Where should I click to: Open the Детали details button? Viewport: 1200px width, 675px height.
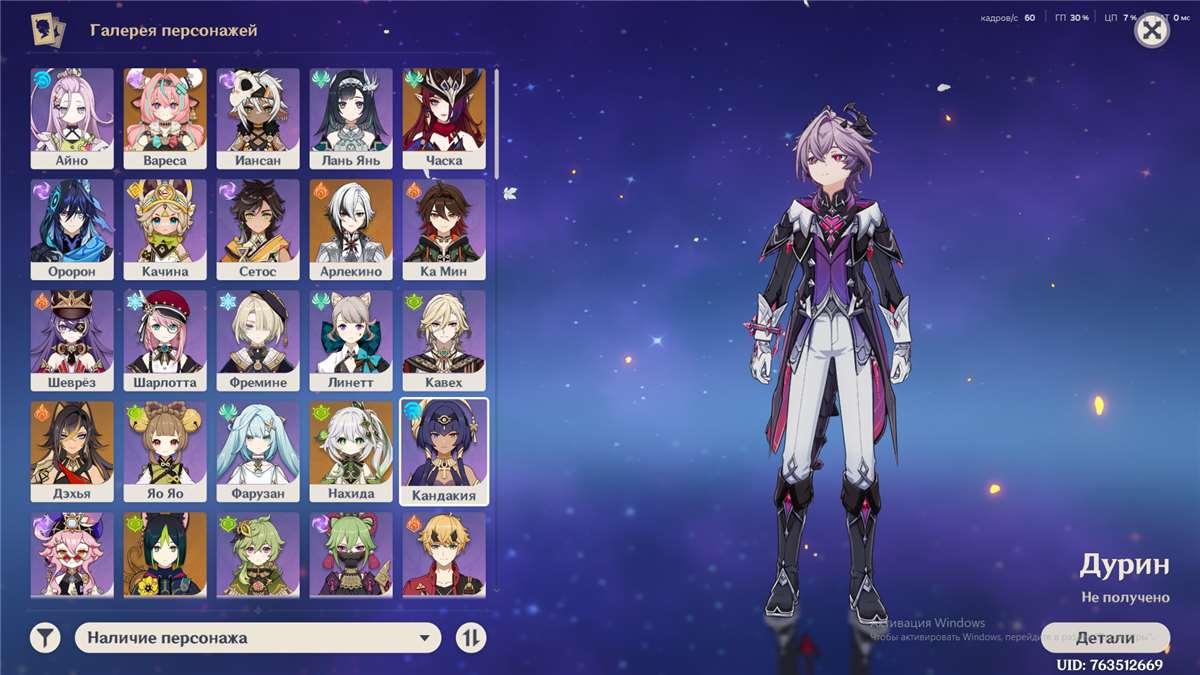click(1105, 637)
